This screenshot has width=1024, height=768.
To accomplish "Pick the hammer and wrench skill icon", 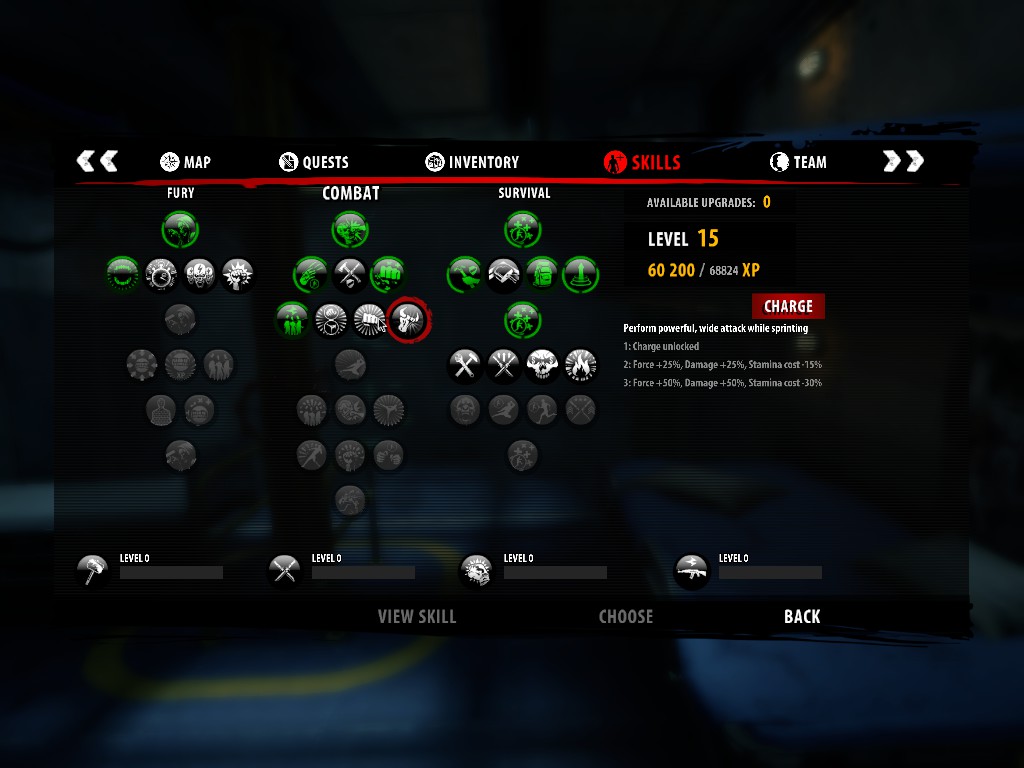I will (x=465, y=365).
